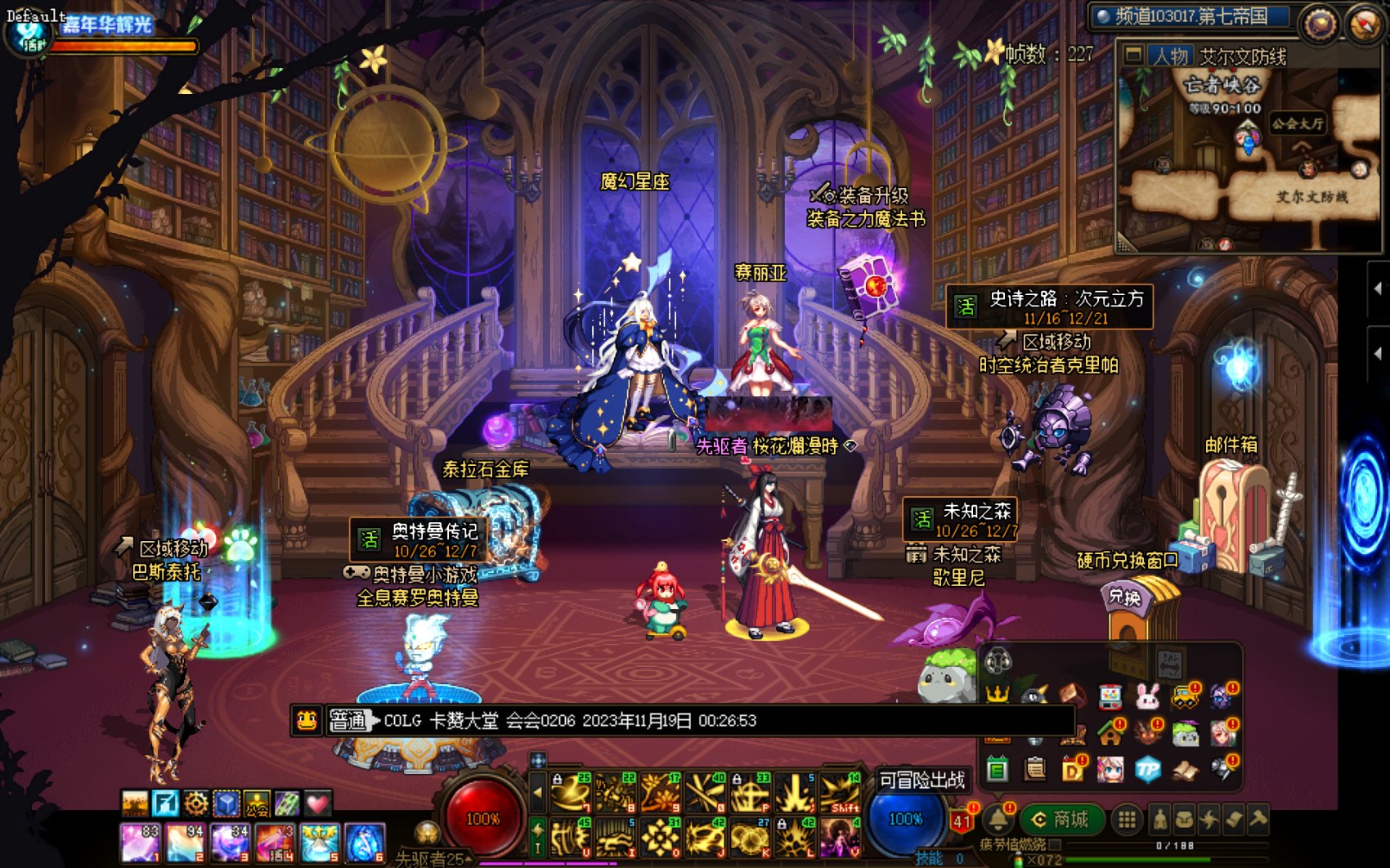Click the TP hexagon icon
The width and height of the screenshot is (1390, 868).
click(1148, 768)
